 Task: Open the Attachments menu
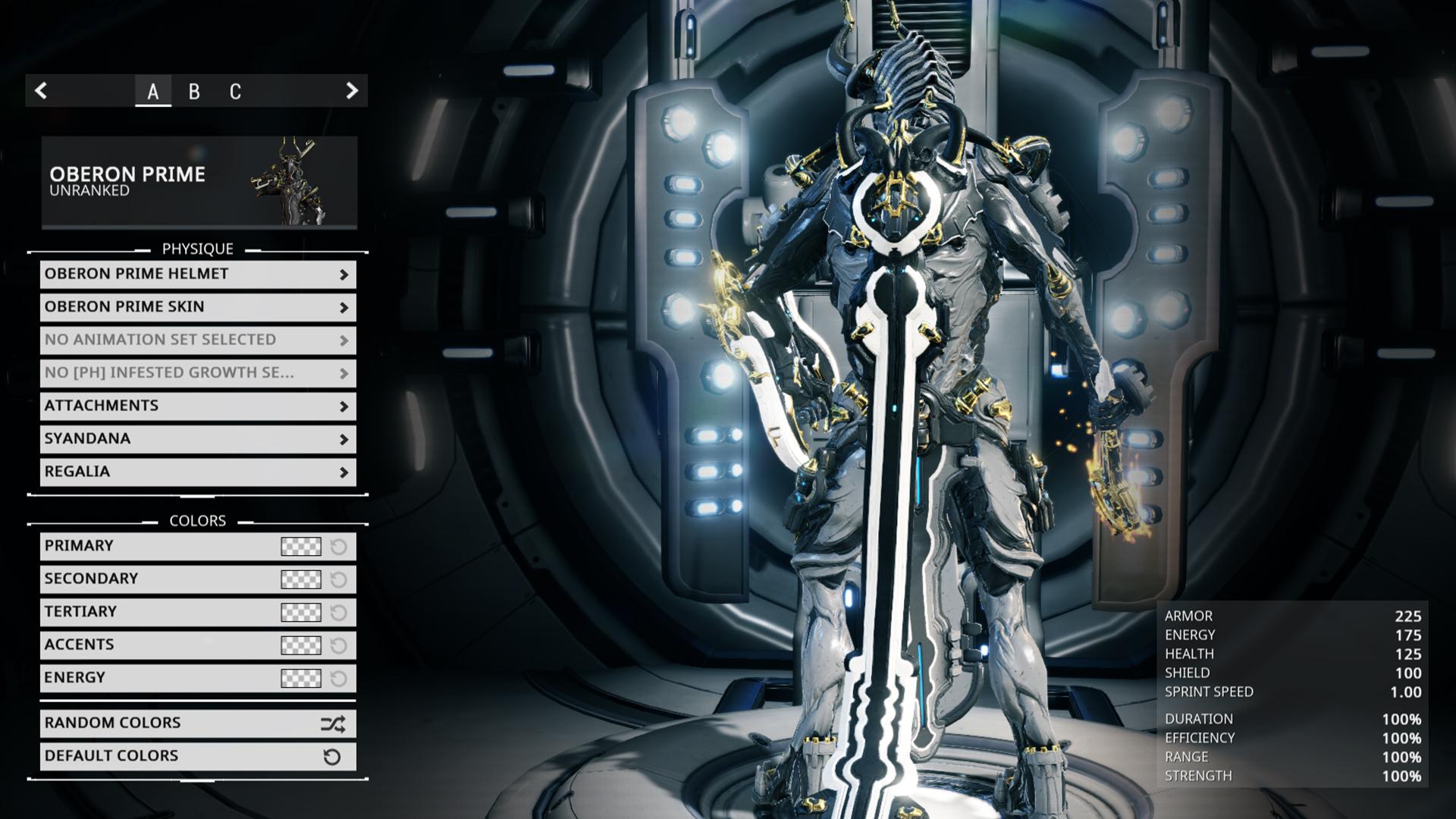tap(198, 406)
